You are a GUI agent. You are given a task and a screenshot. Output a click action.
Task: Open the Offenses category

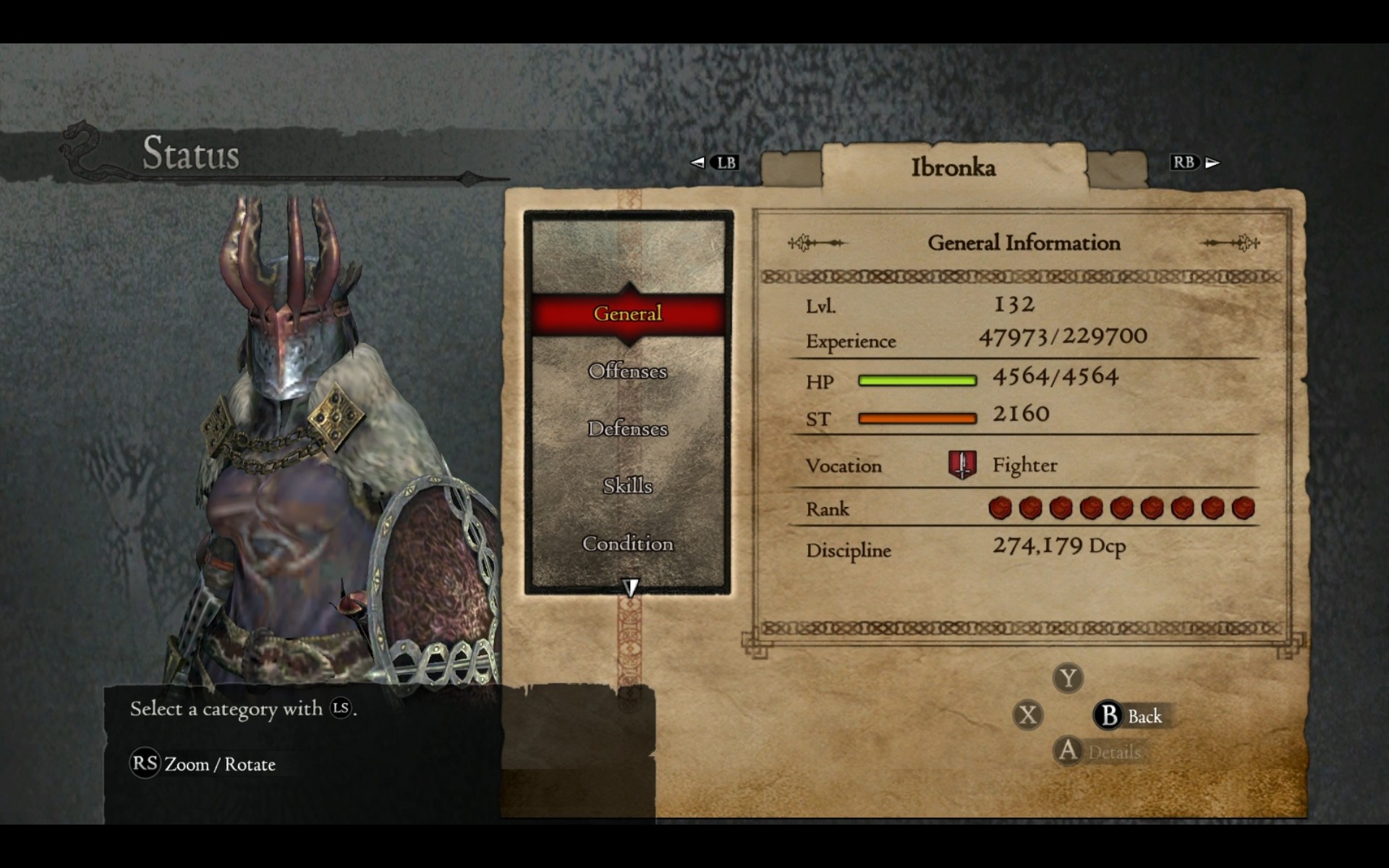coord(626,371)
